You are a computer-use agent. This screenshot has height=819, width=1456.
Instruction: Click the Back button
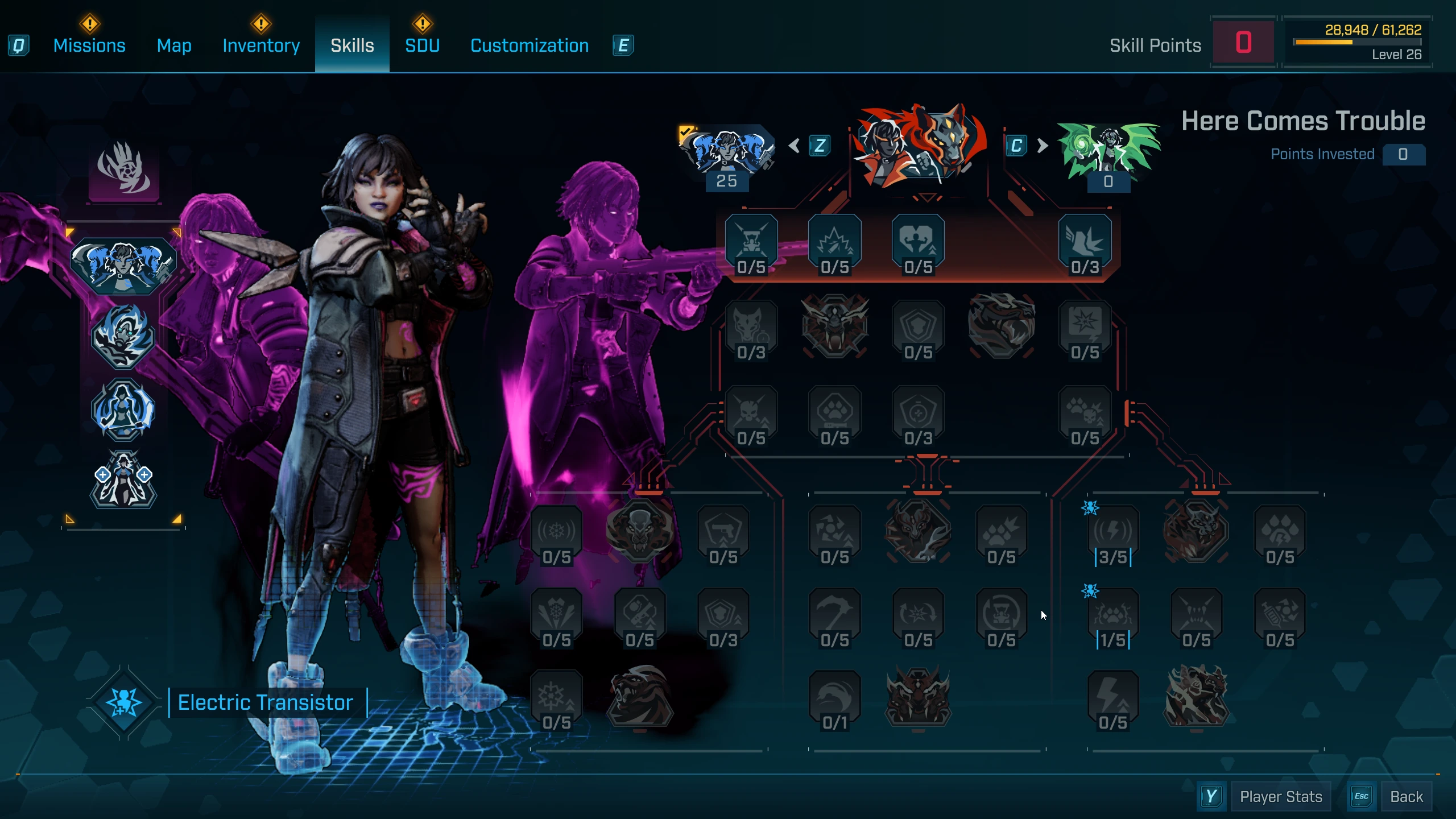pos(1406,796)
